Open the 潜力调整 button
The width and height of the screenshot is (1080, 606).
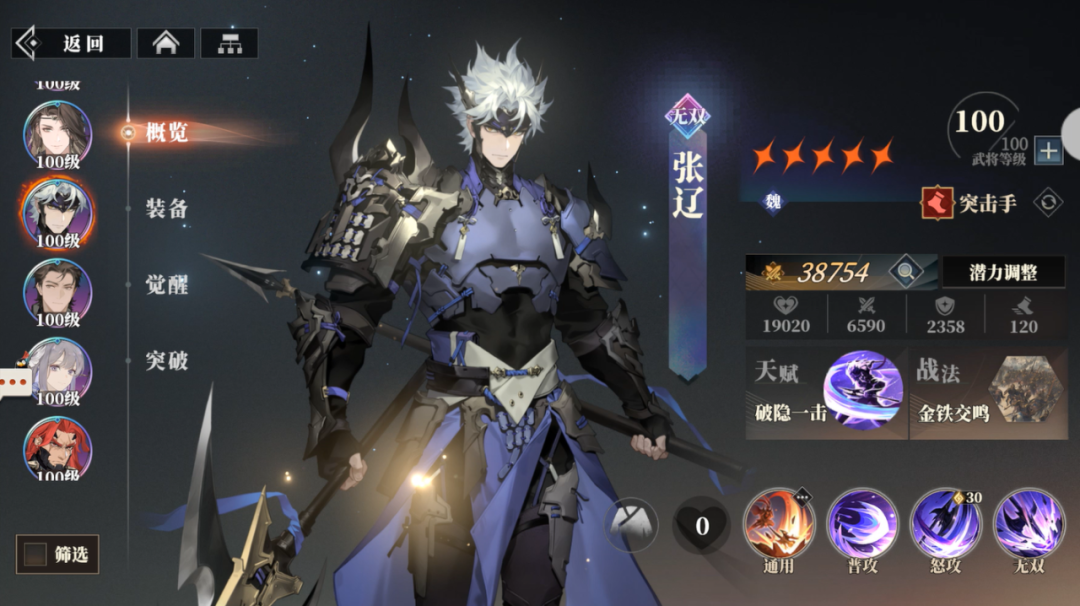[x=1003, y=272]
